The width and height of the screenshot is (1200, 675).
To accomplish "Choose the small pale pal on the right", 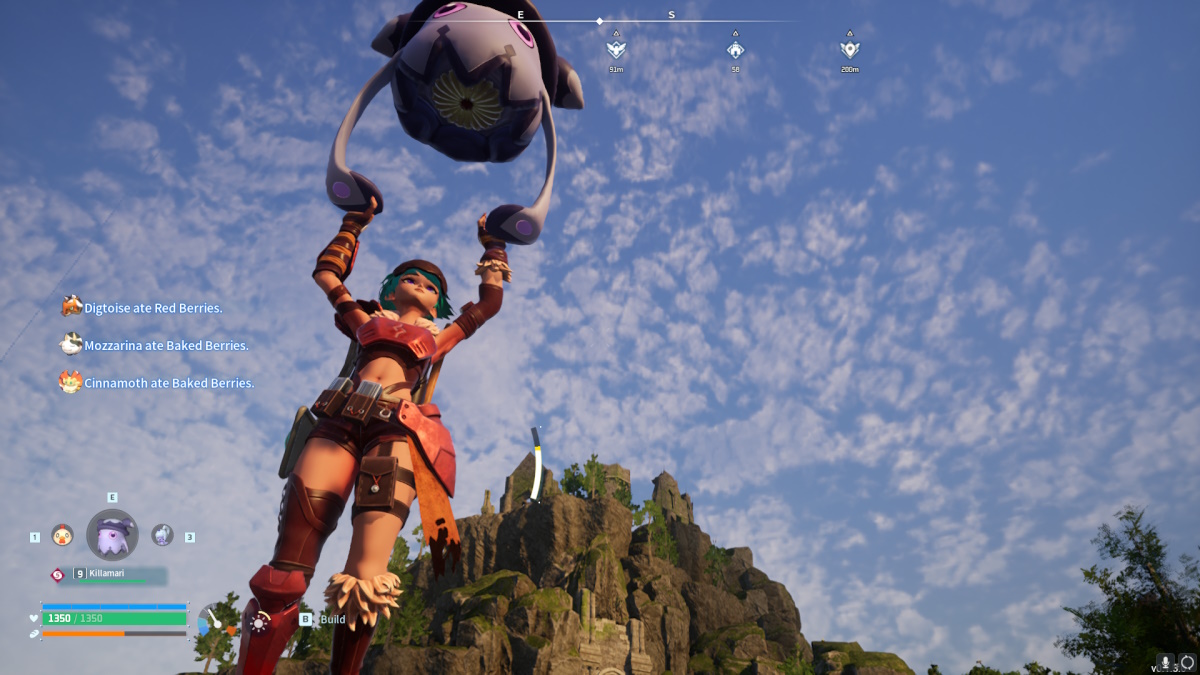I will pyautogui.click(x=162, y=535).
